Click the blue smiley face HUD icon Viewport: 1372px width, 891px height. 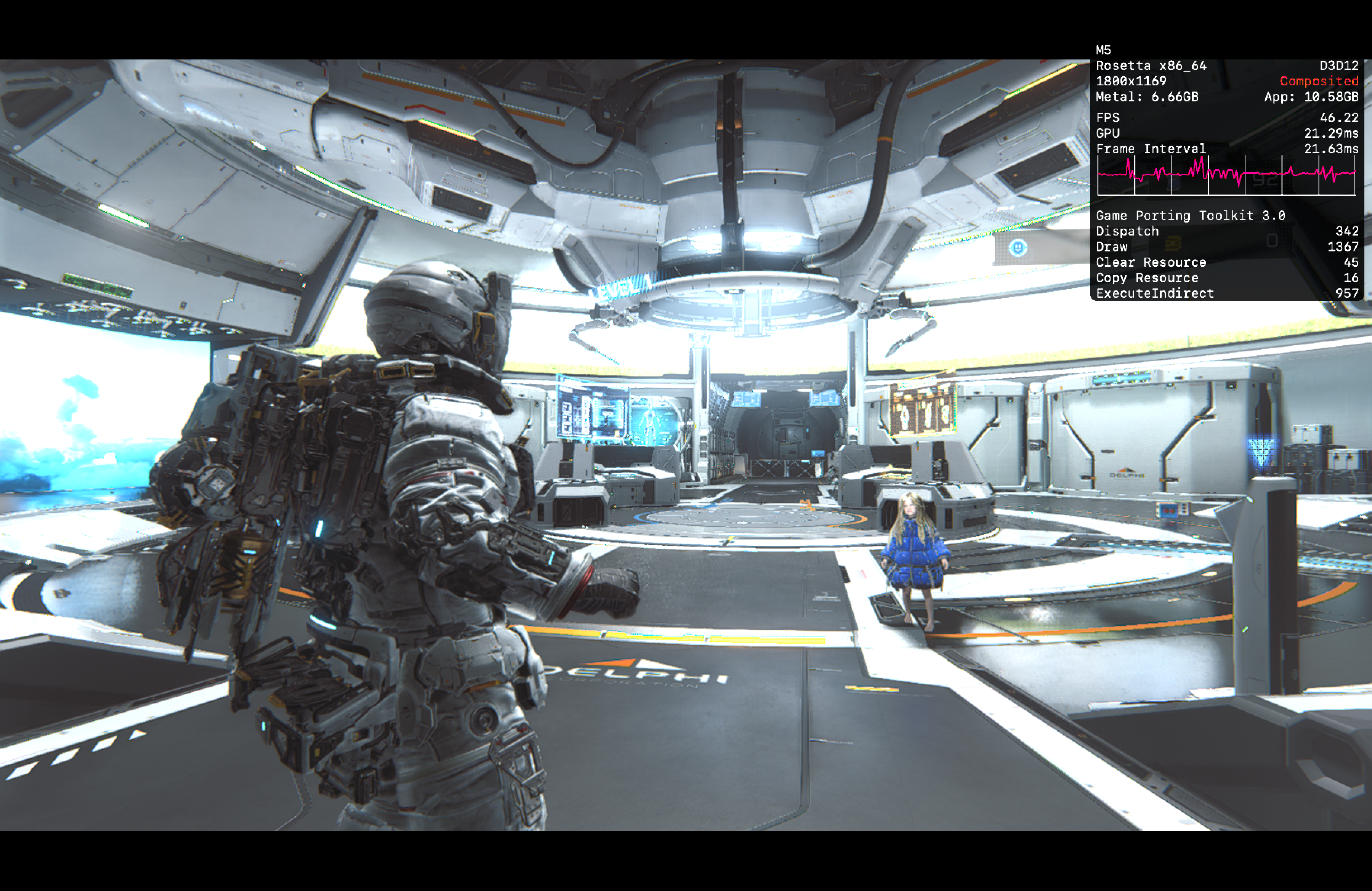coord(1018,247)
